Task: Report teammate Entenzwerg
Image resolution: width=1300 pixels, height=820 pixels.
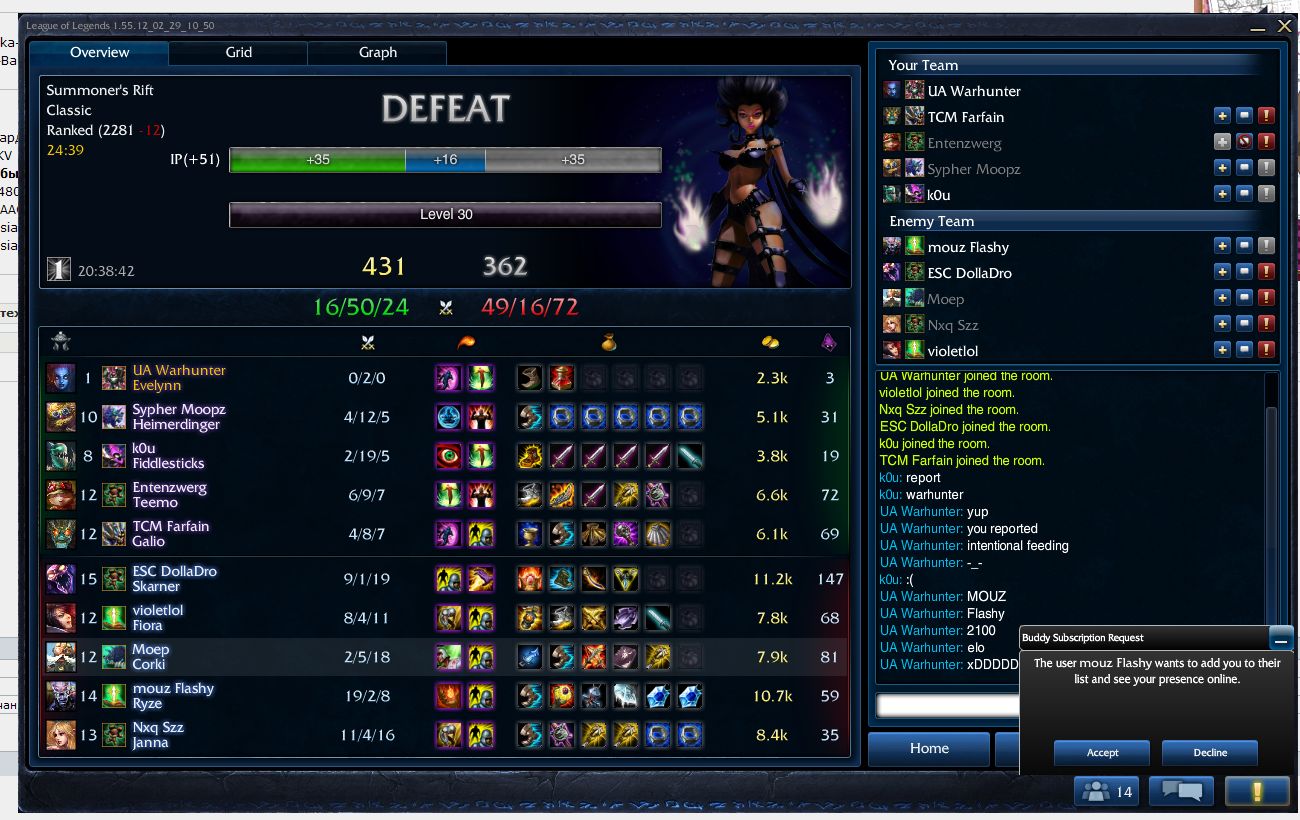Action: click(1266, 143)
